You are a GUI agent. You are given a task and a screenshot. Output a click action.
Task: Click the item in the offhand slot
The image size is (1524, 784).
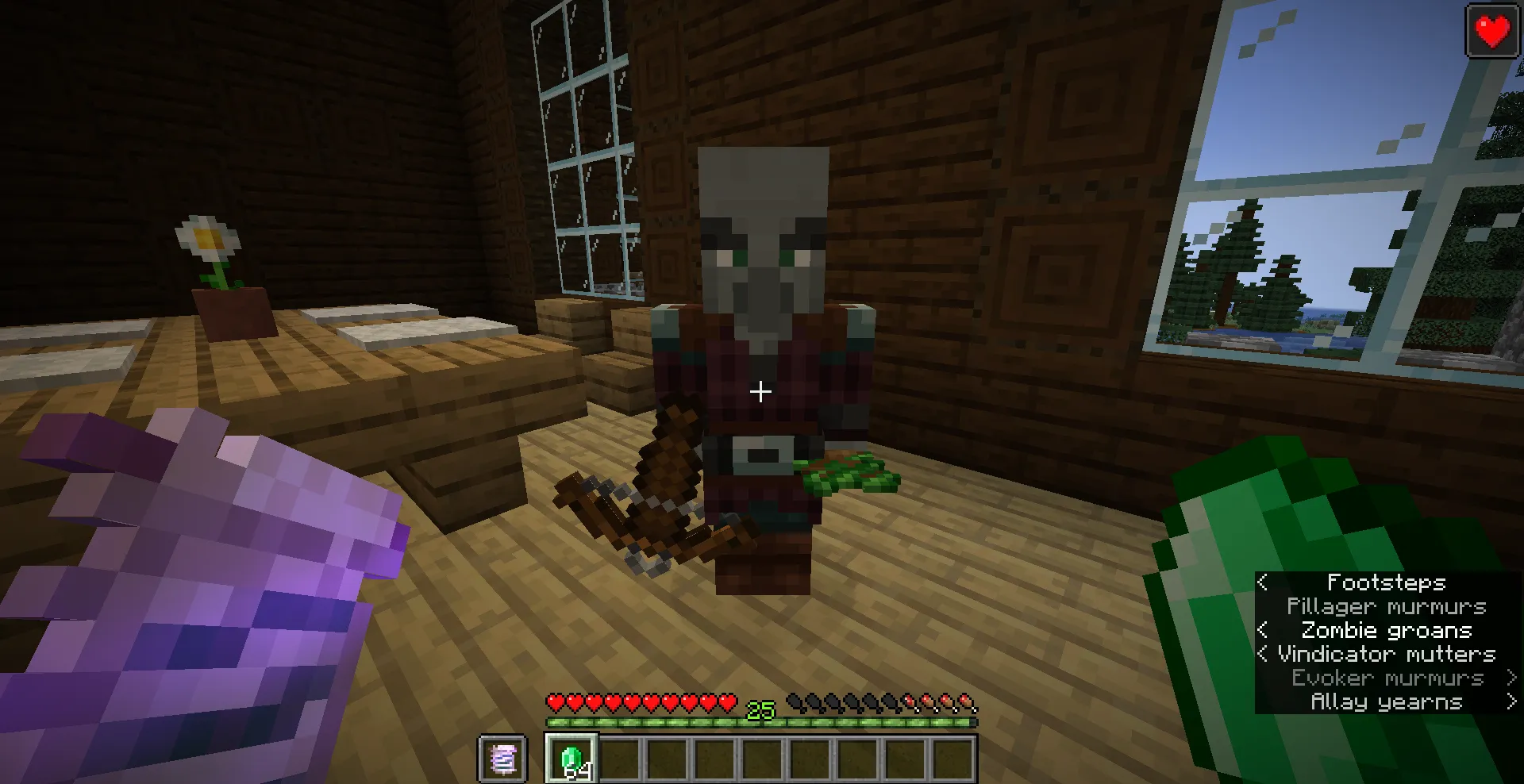pos(503,758)
